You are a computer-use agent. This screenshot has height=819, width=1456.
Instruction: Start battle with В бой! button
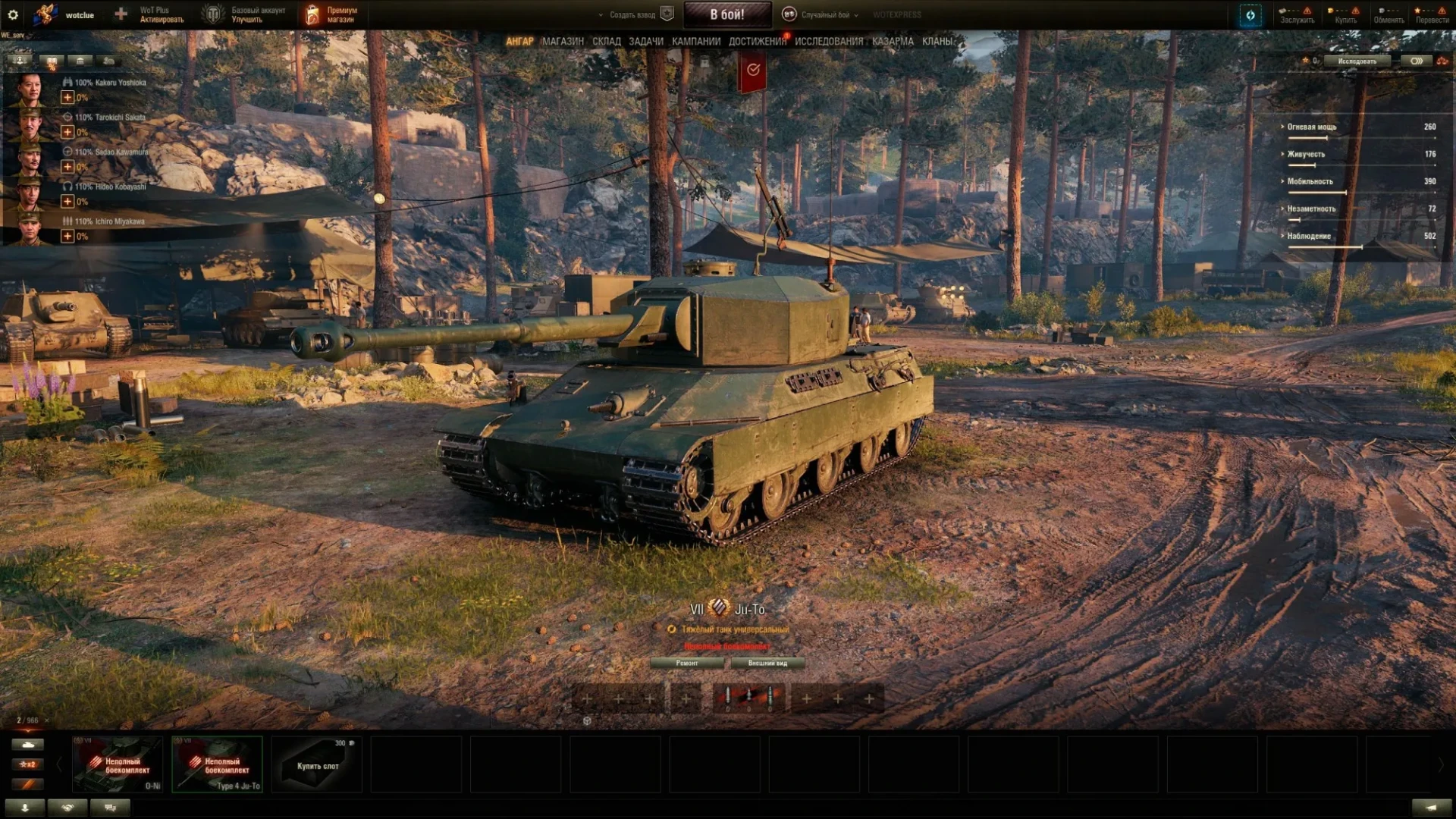[726, 14]
